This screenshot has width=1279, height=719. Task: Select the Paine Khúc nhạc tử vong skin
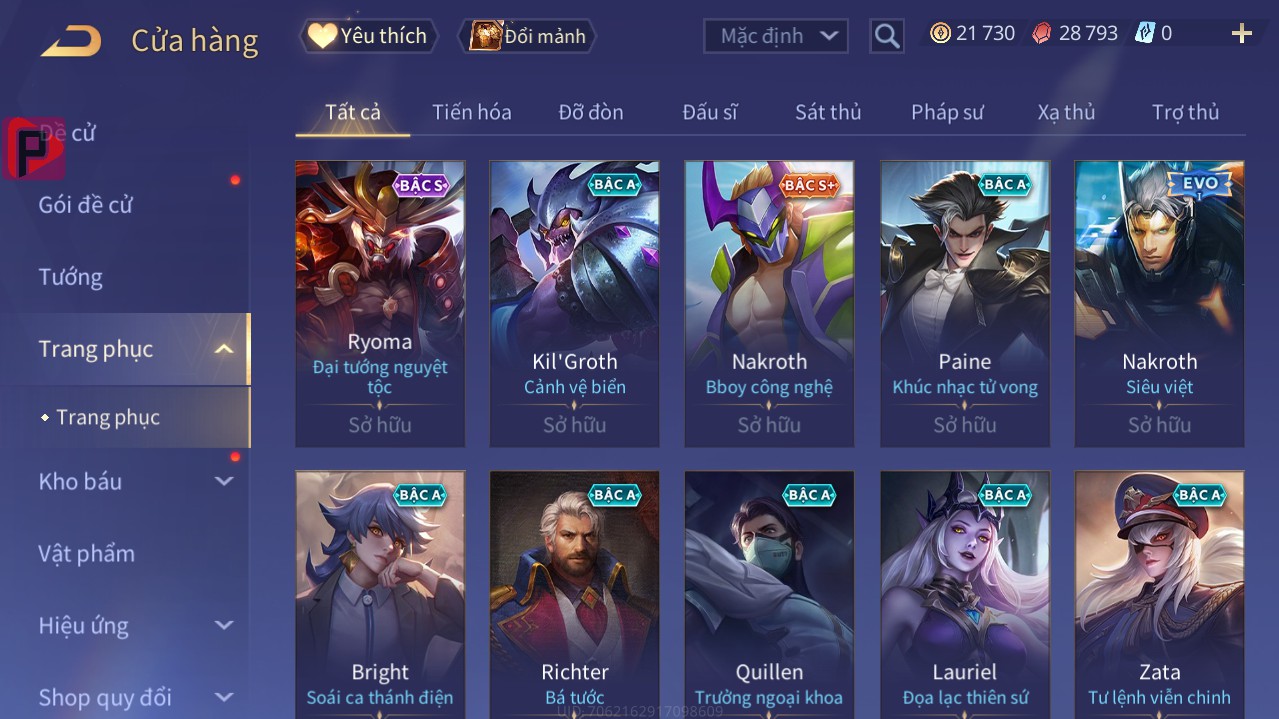point(965,303)
